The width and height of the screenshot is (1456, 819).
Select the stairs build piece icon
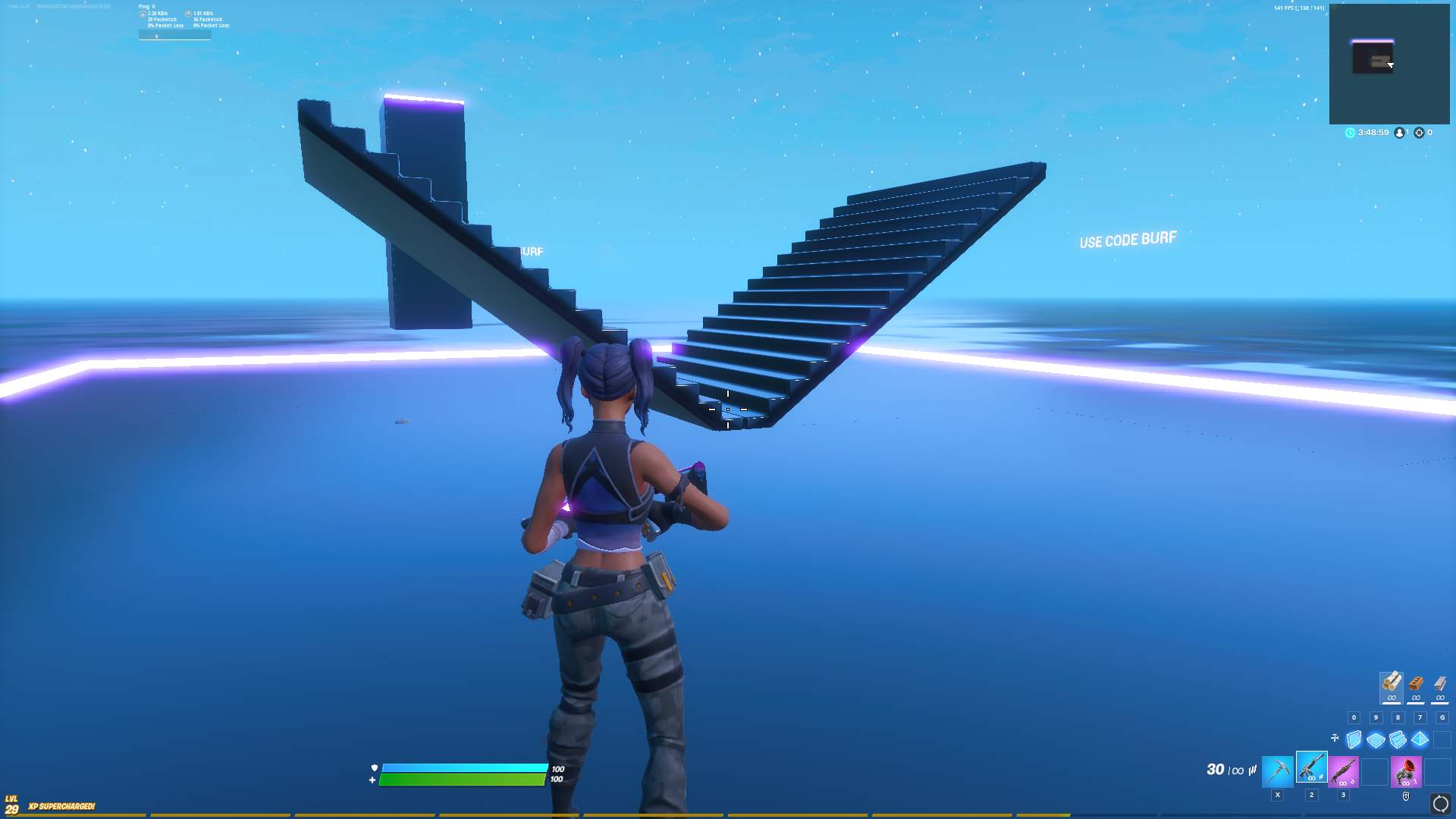(x=1398, y=739)
